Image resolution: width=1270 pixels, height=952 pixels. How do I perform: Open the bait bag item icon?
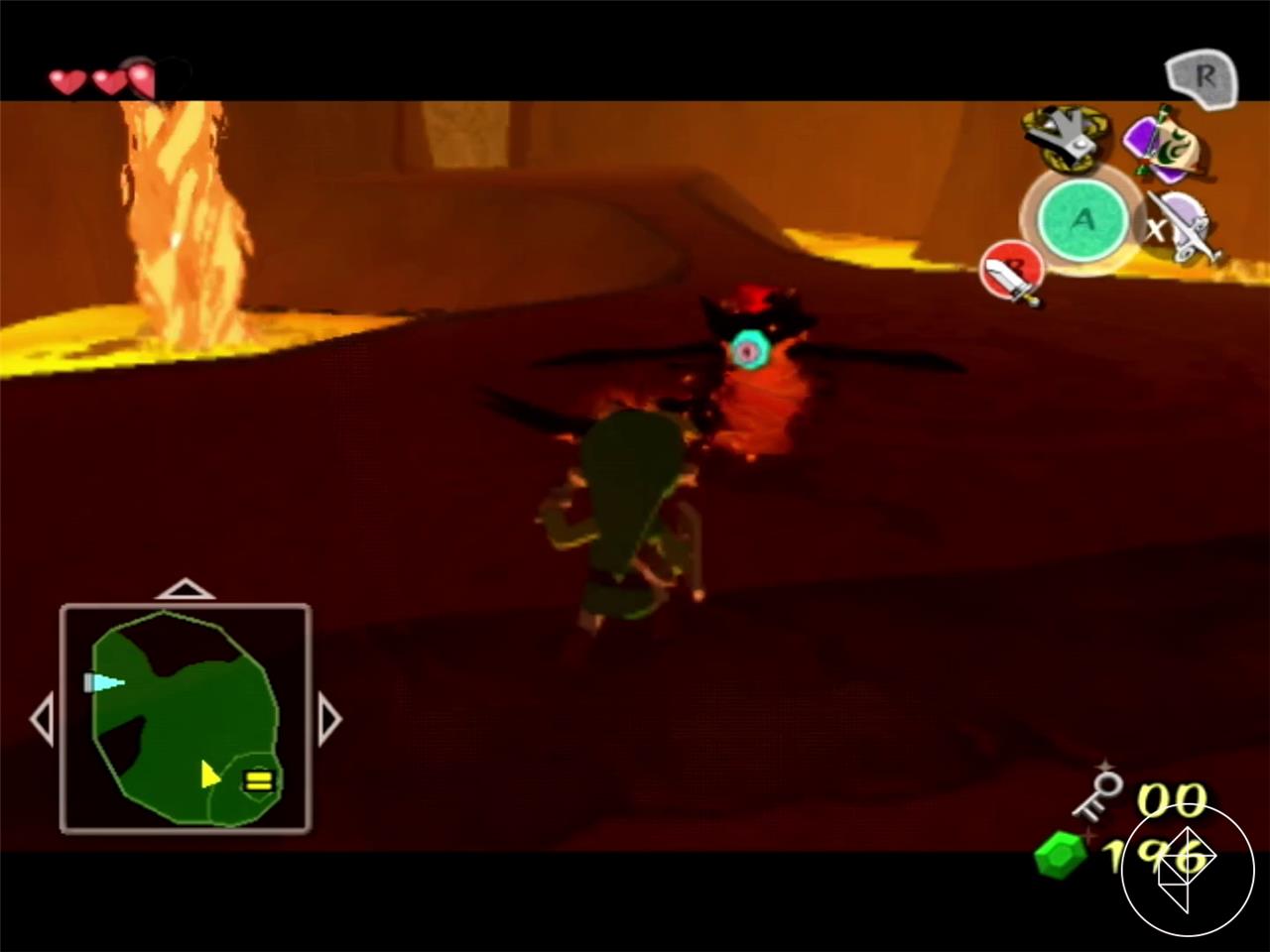(x=1171, y=144)
